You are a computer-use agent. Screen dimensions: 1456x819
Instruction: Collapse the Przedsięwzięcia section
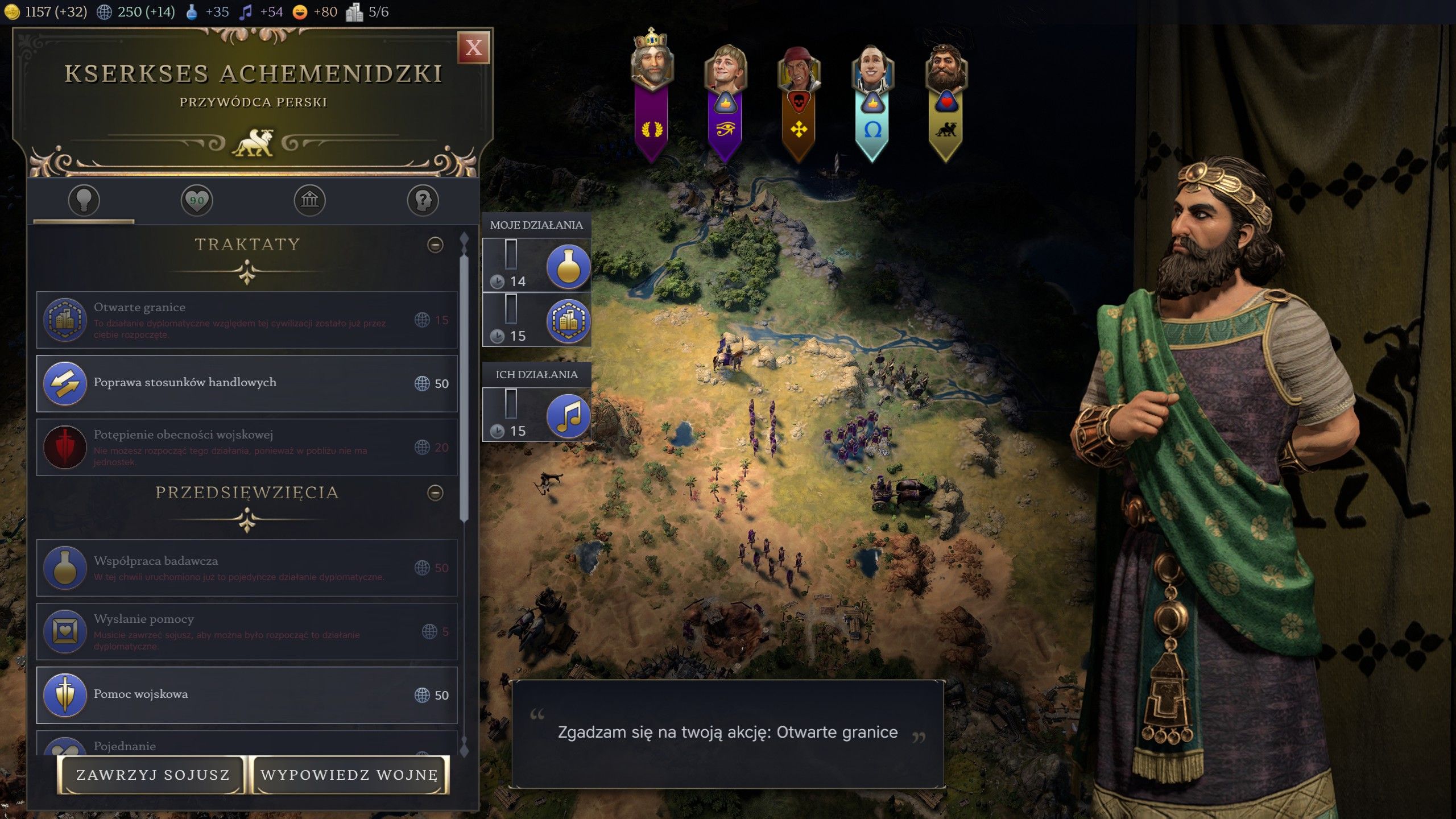(x=435, y=493)
